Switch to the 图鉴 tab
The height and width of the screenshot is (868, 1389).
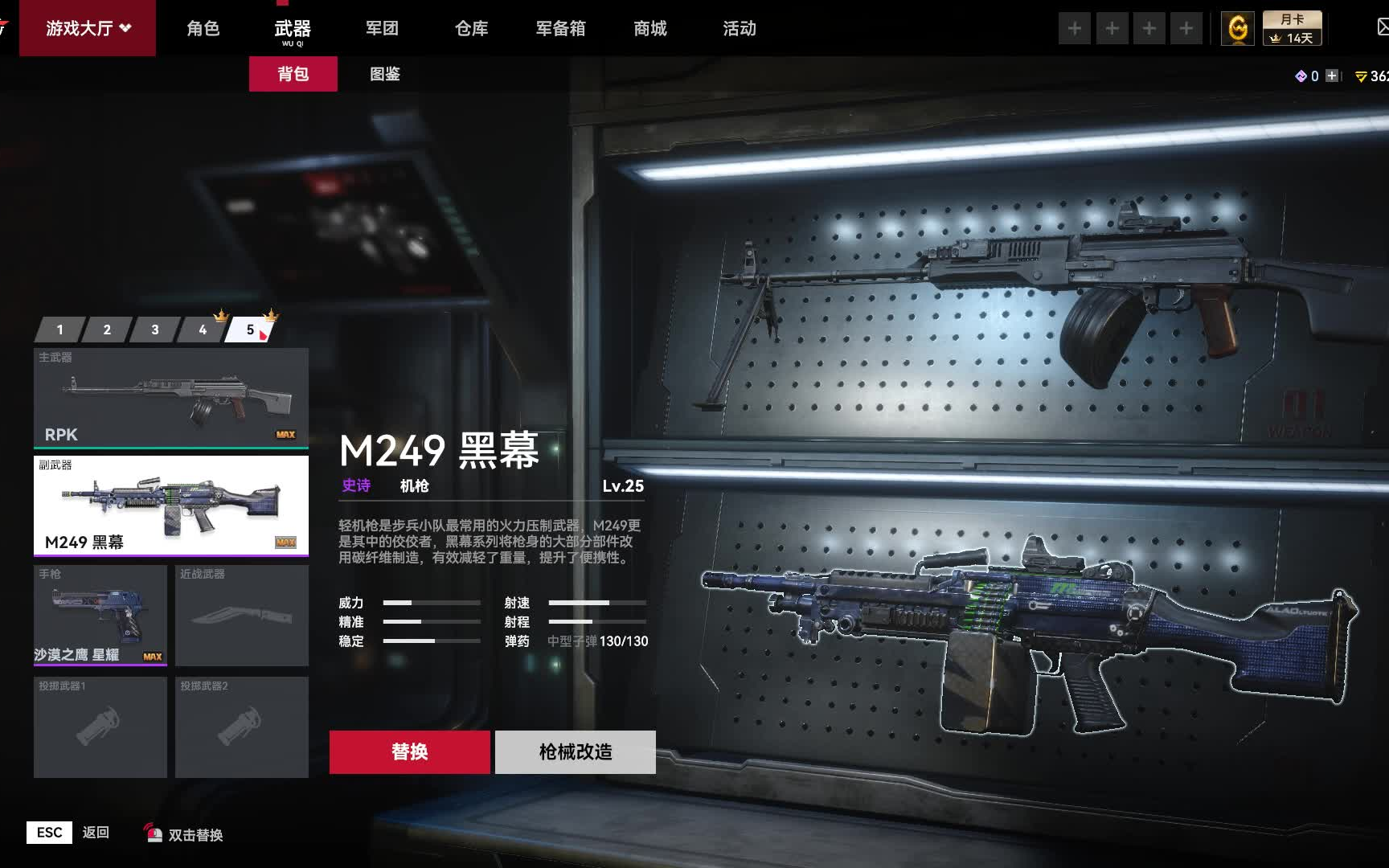385,74
